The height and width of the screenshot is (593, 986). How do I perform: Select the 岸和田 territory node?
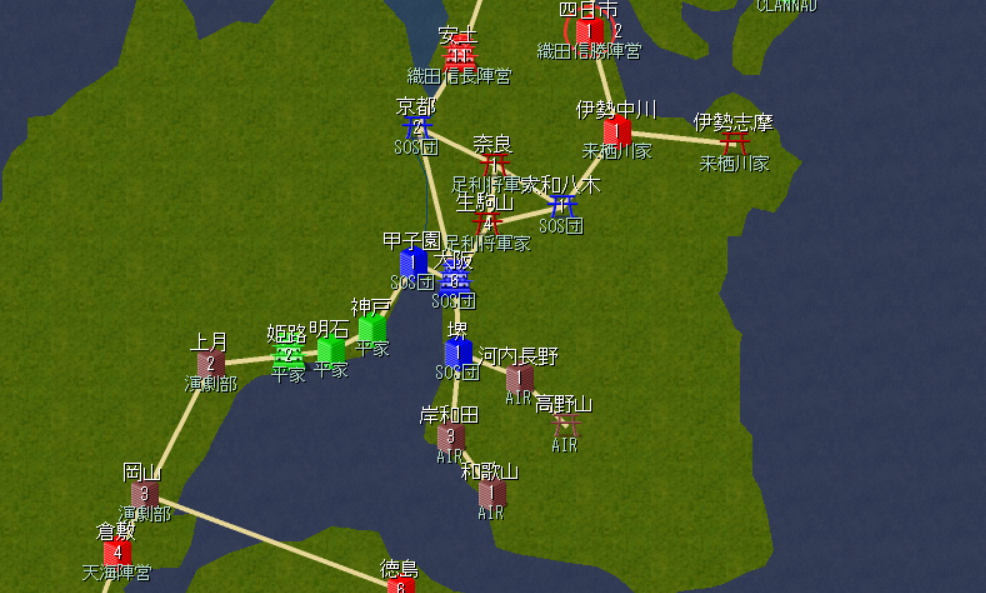(450, 436)
